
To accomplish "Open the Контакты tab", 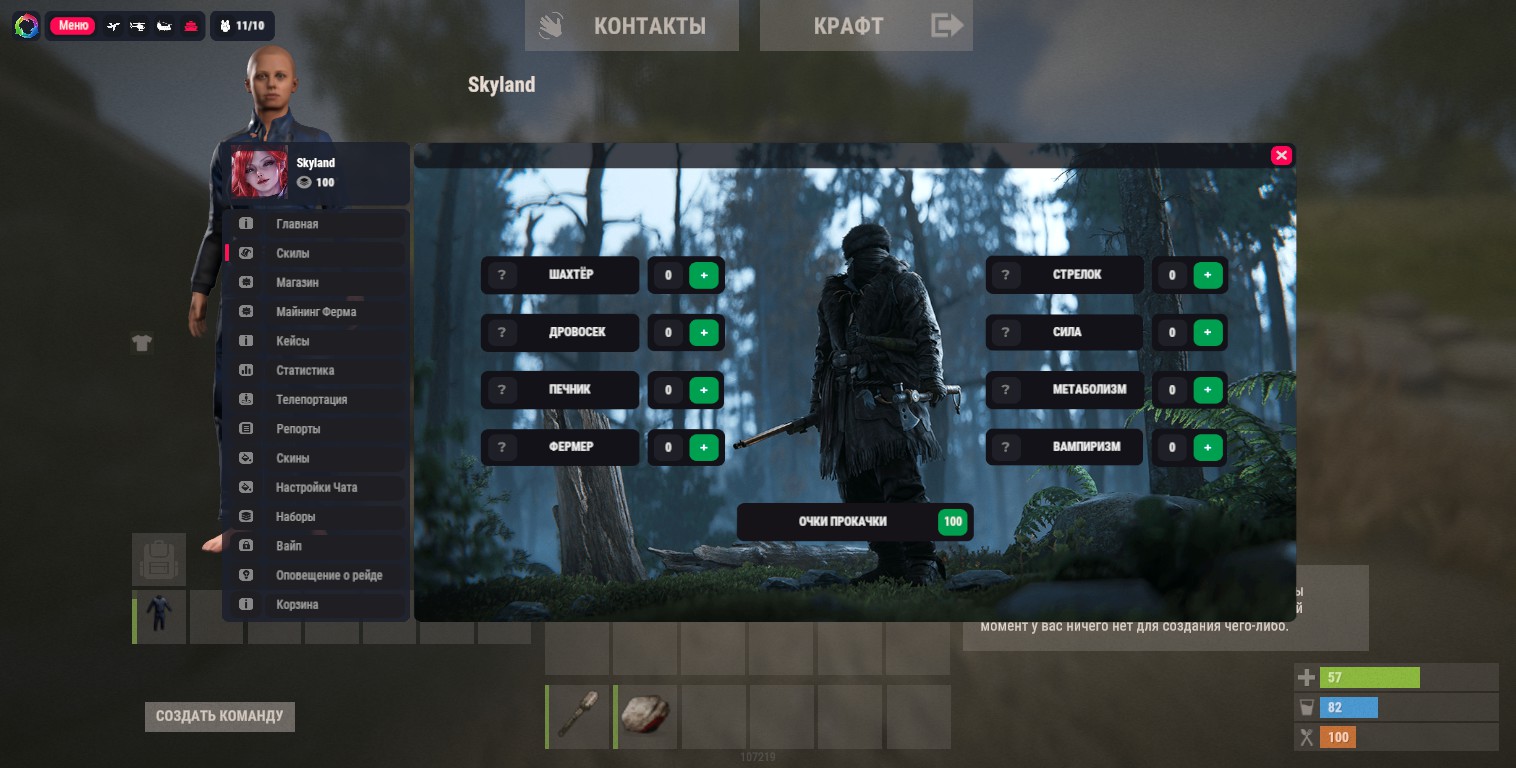I will tap(632, 26).
